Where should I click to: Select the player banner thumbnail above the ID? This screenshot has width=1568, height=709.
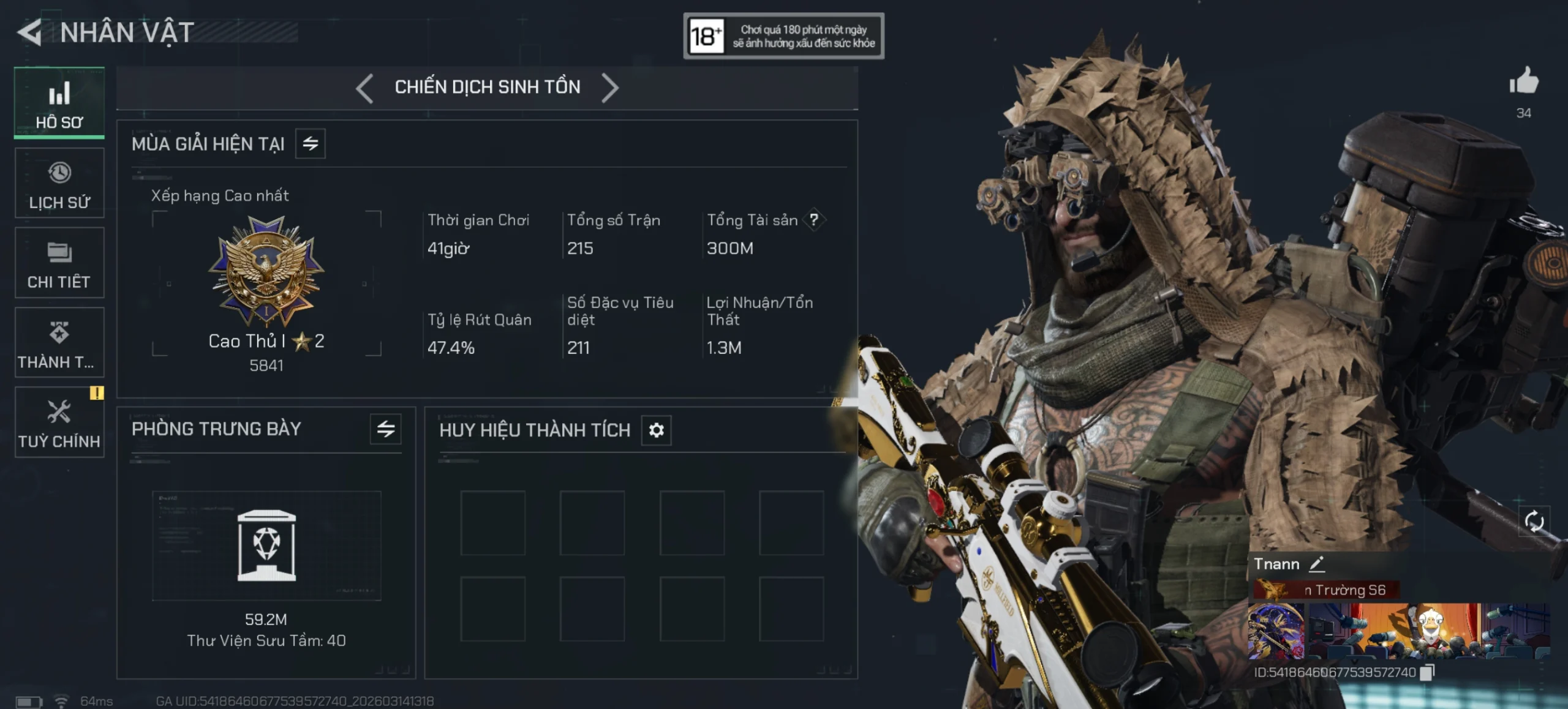pos(1398,631)
